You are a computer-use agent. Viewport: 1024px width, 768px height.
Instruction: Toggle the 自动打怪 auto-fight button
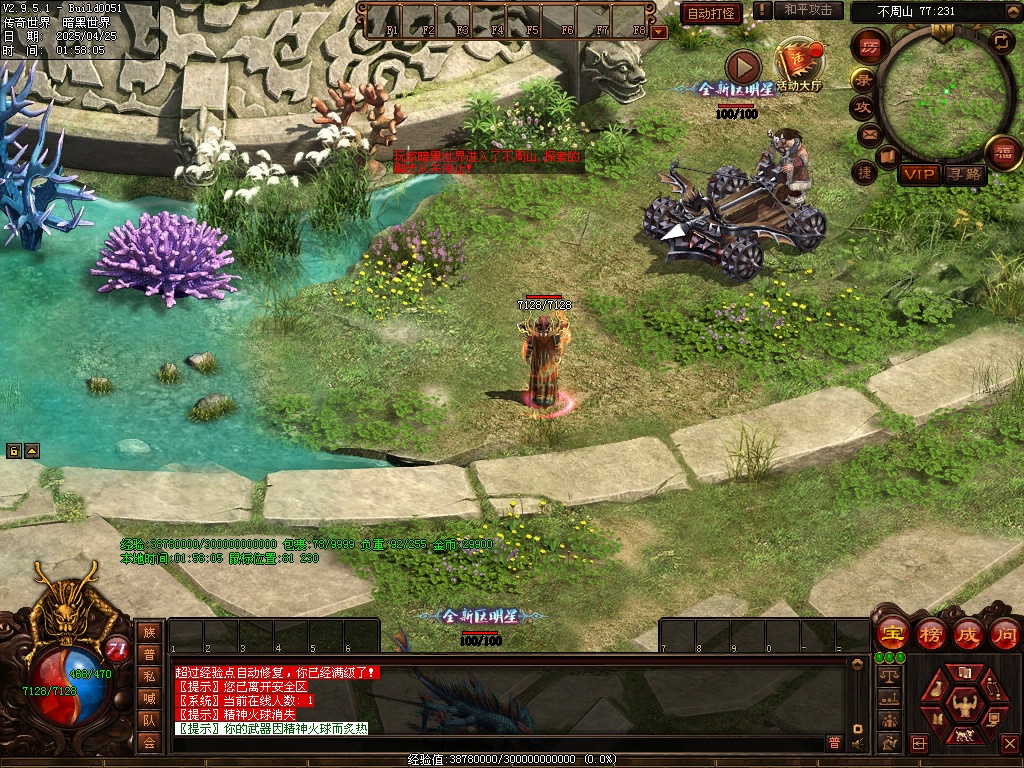(x=711, y=13)
